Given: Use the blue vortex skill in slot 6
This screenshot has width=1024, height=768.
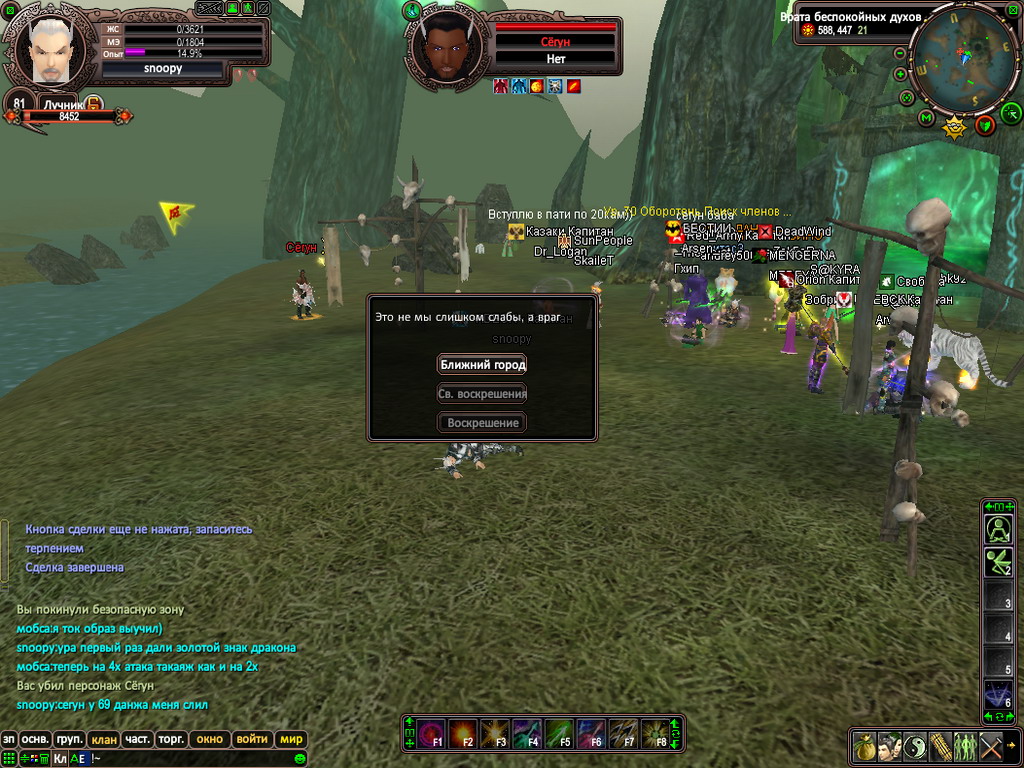Looking at the screenshot, I should tap(999, 694).
